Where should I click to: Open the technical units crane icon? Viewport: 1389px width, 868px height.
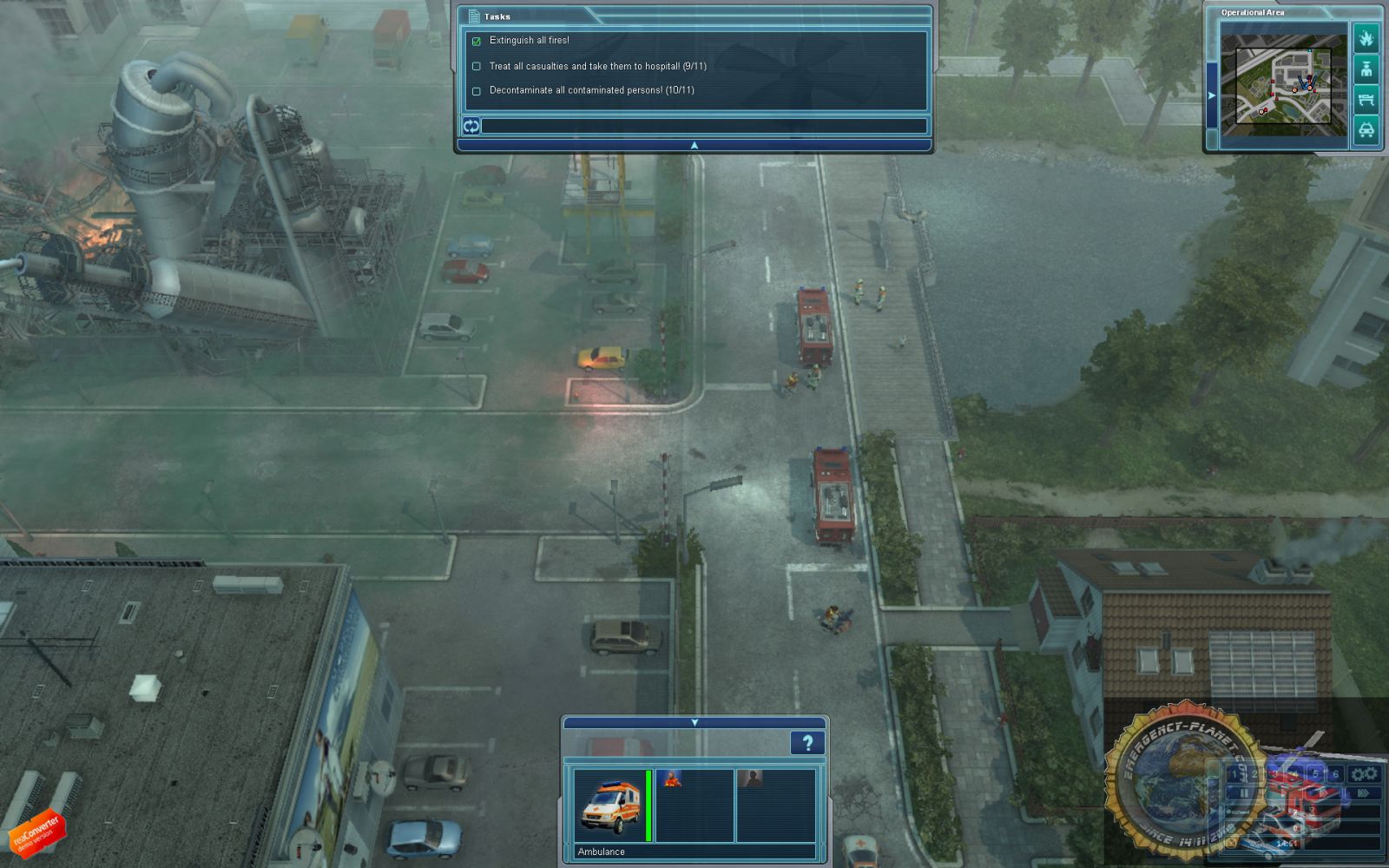click(1366, 100)
